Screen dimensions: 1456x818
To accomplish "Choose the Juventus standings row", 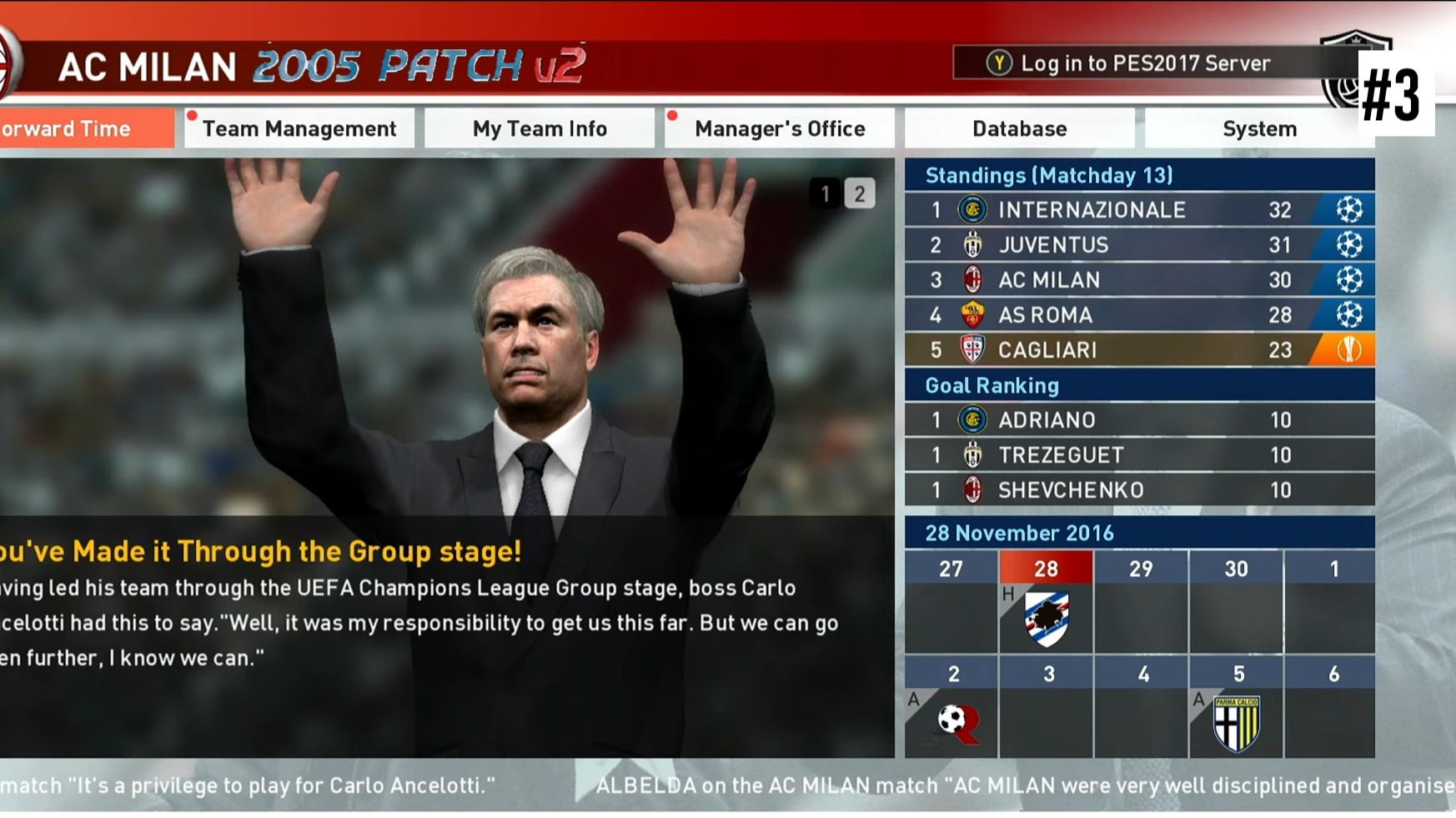I will 1139,244.
